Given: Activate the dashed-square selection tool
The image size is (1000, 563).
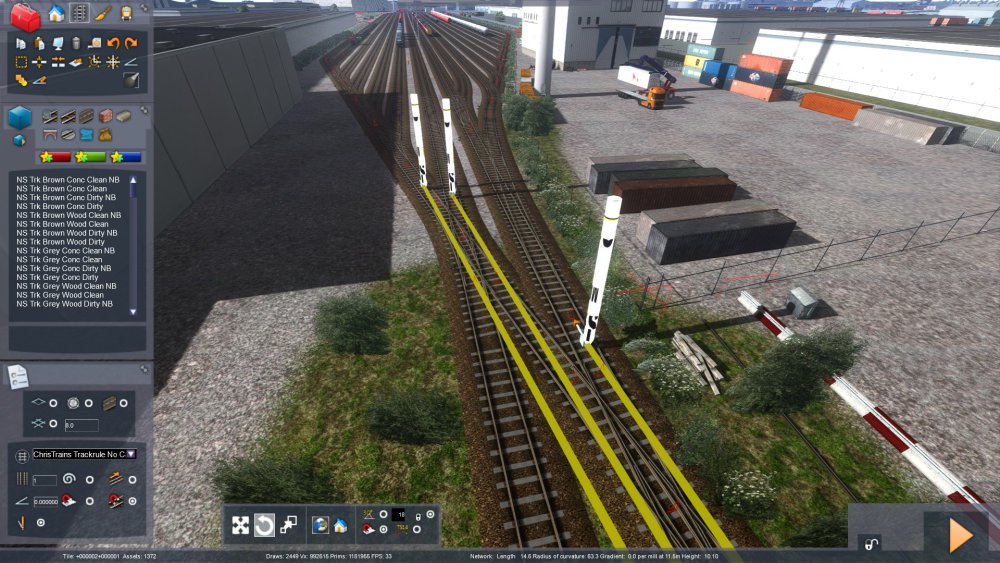Looking at the screenshot, I should pyautogui.click(x=21, y=61).
